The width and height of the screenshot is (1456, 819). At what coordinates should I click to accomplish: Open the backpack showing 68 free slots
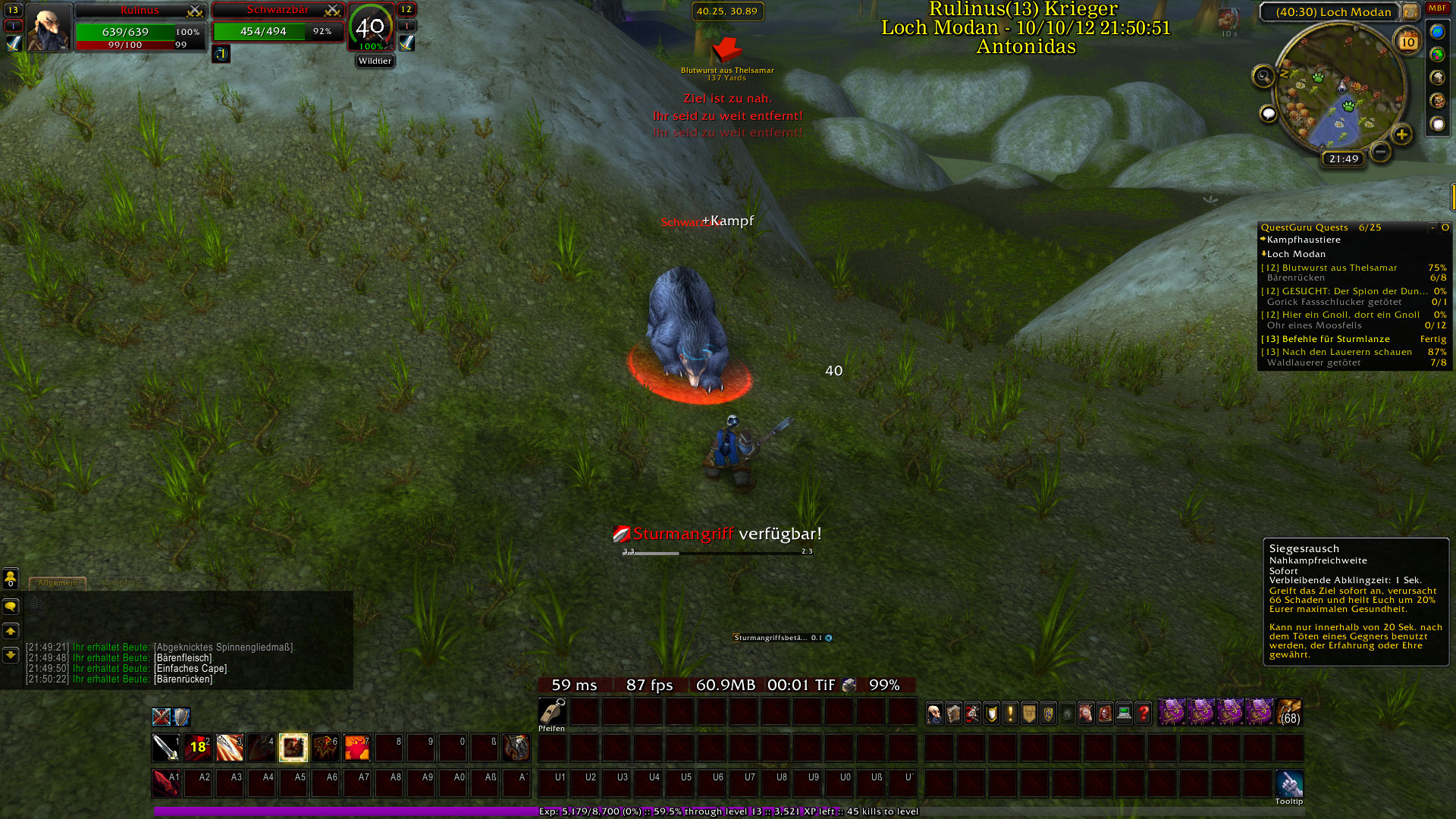(1288, 713)
